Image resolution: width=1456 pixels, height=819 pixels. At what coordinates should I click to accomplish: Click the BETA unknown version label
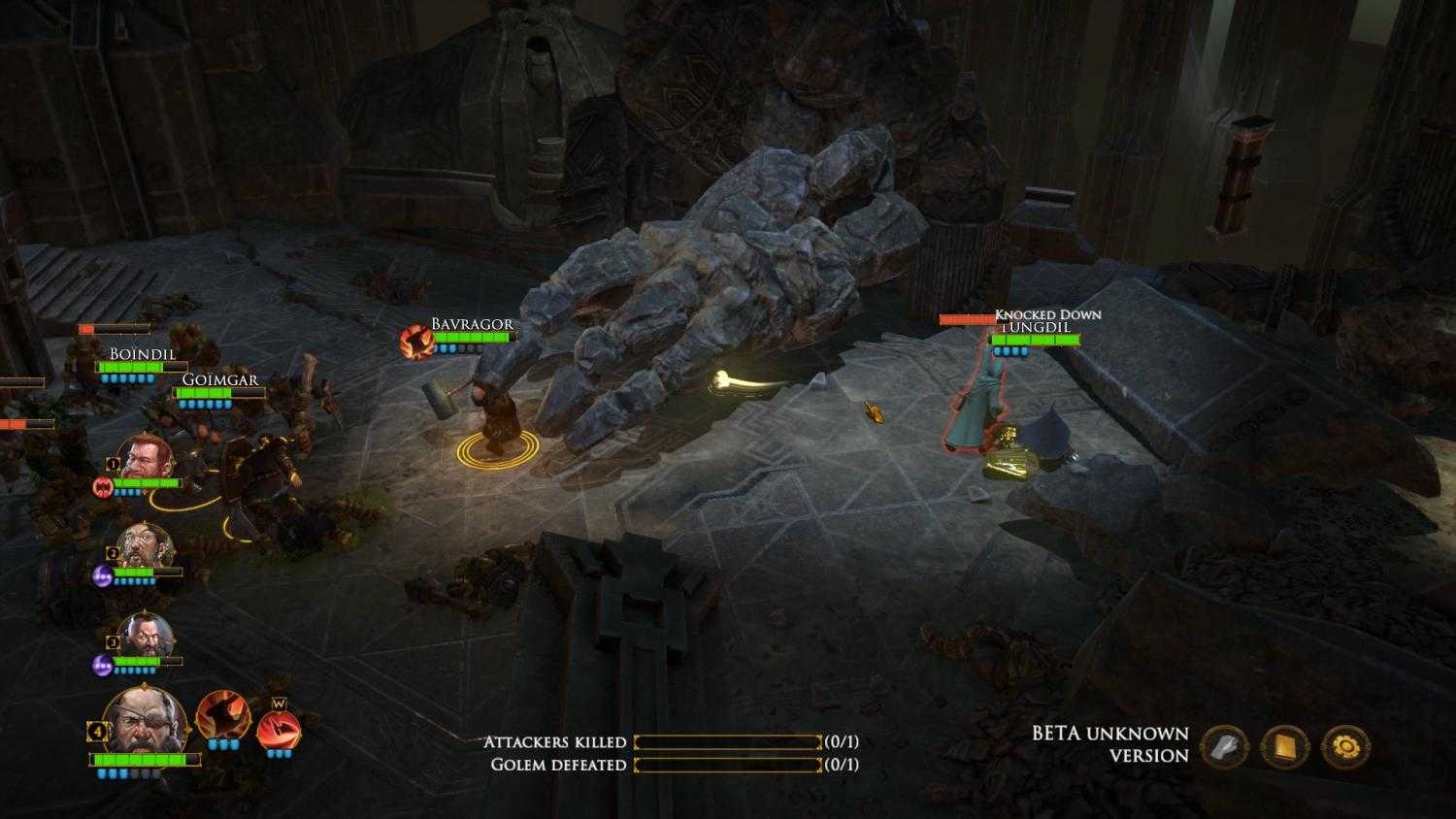(x=1110, y=744)
